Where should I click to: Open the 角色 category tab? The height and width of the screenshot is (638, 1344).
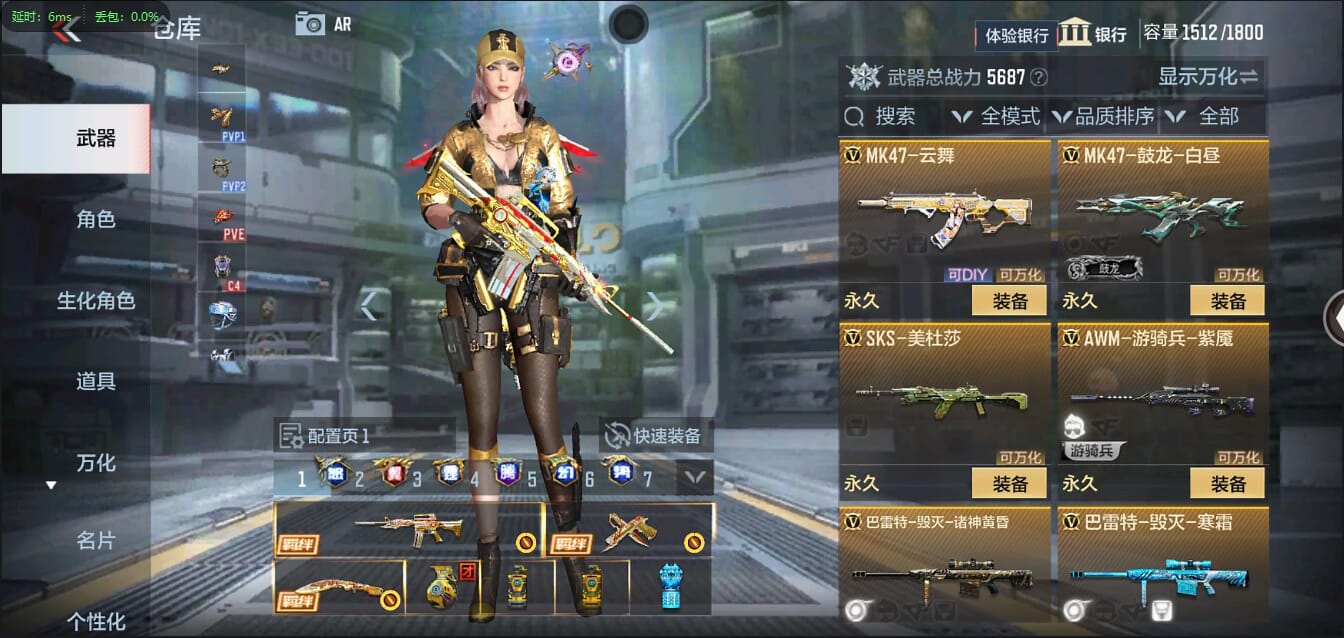click(96, 219)
